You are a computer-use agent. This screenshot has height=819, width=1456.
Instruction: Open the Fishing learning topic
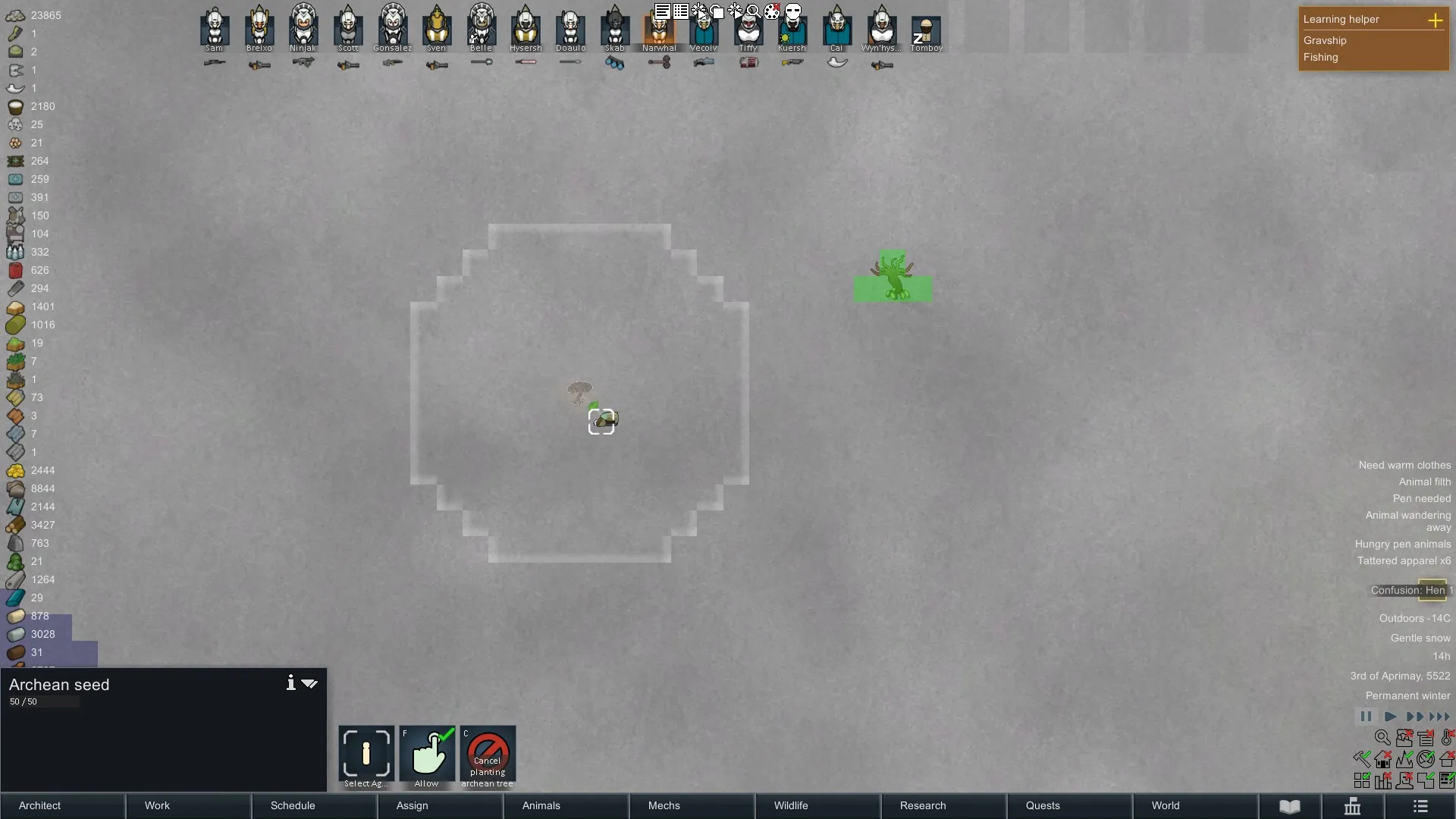click(1320, 58)
